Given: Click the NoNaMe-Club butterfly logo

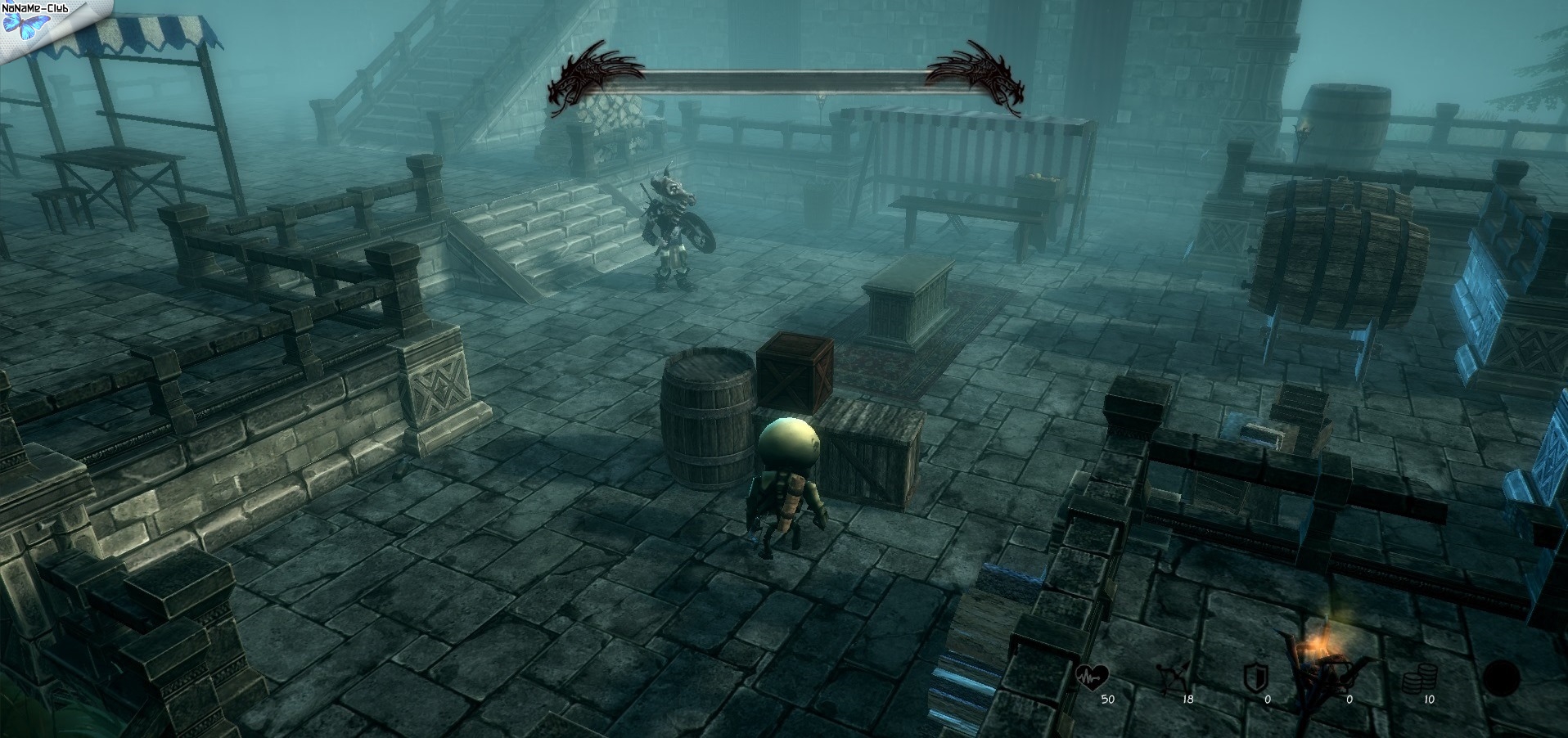Looking at the screenshot, I should pyautogui.click(x=20, y=24).
